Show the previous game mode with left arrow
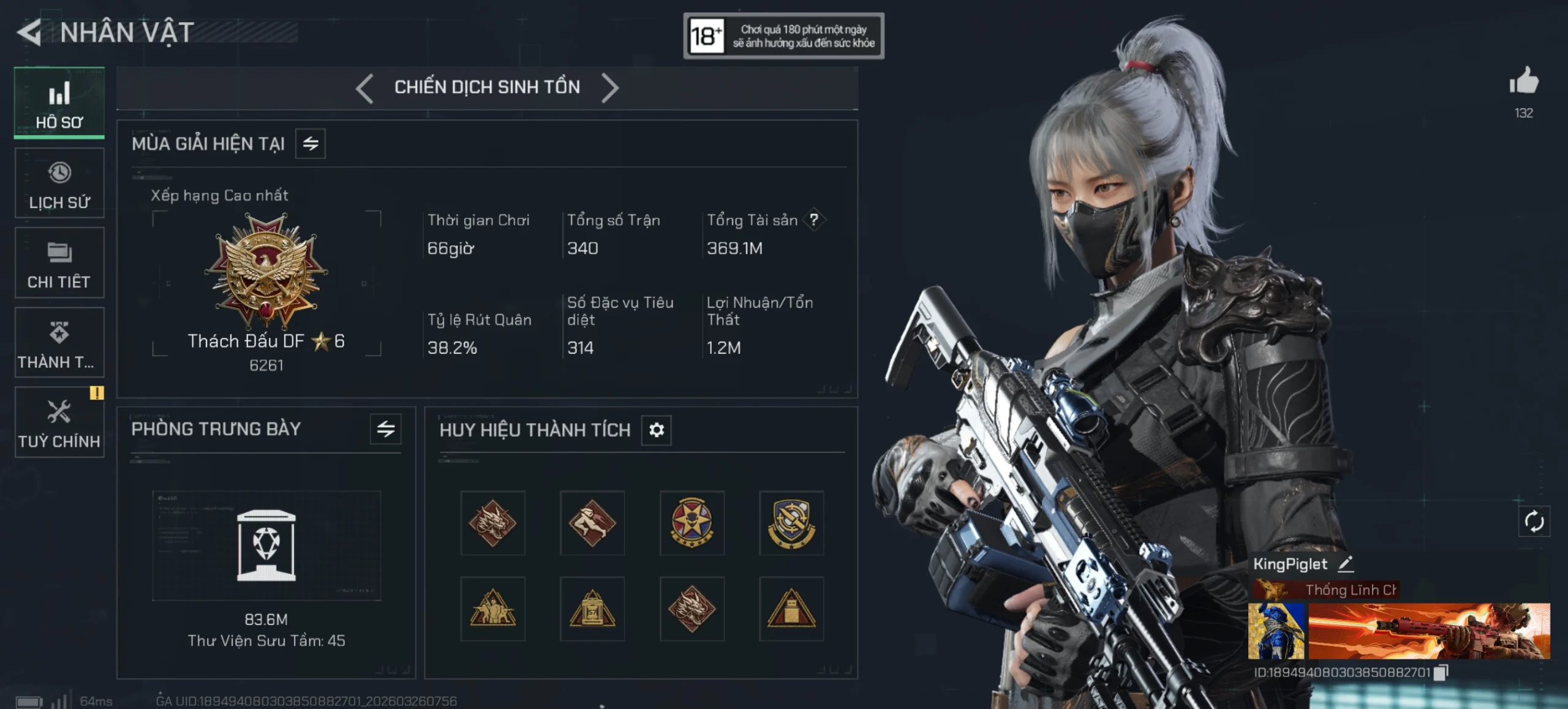This screenshot has height=709, width=1568. (364, 88)
